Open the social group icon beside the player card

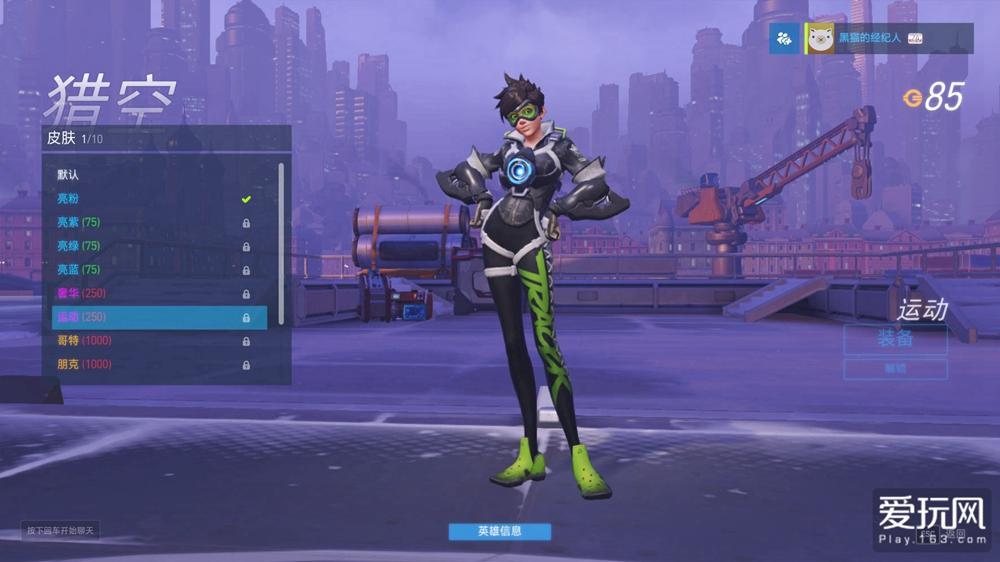coord(784,39)
